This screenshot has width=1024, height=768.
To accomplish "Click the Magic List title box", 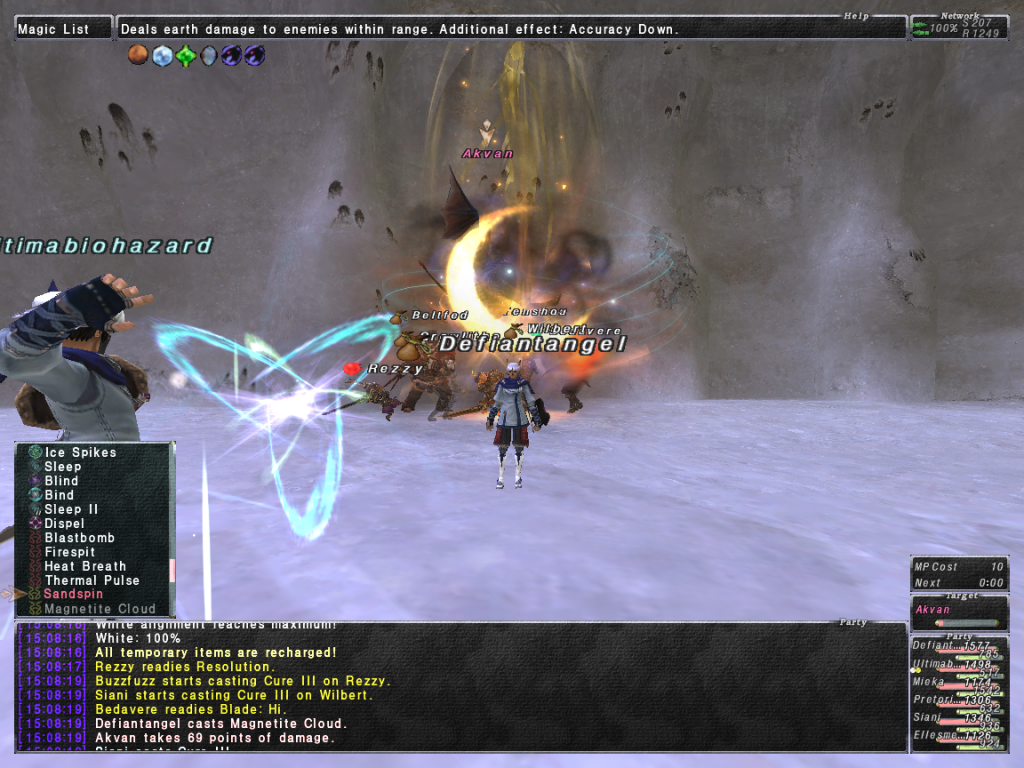I will point(62,29).
